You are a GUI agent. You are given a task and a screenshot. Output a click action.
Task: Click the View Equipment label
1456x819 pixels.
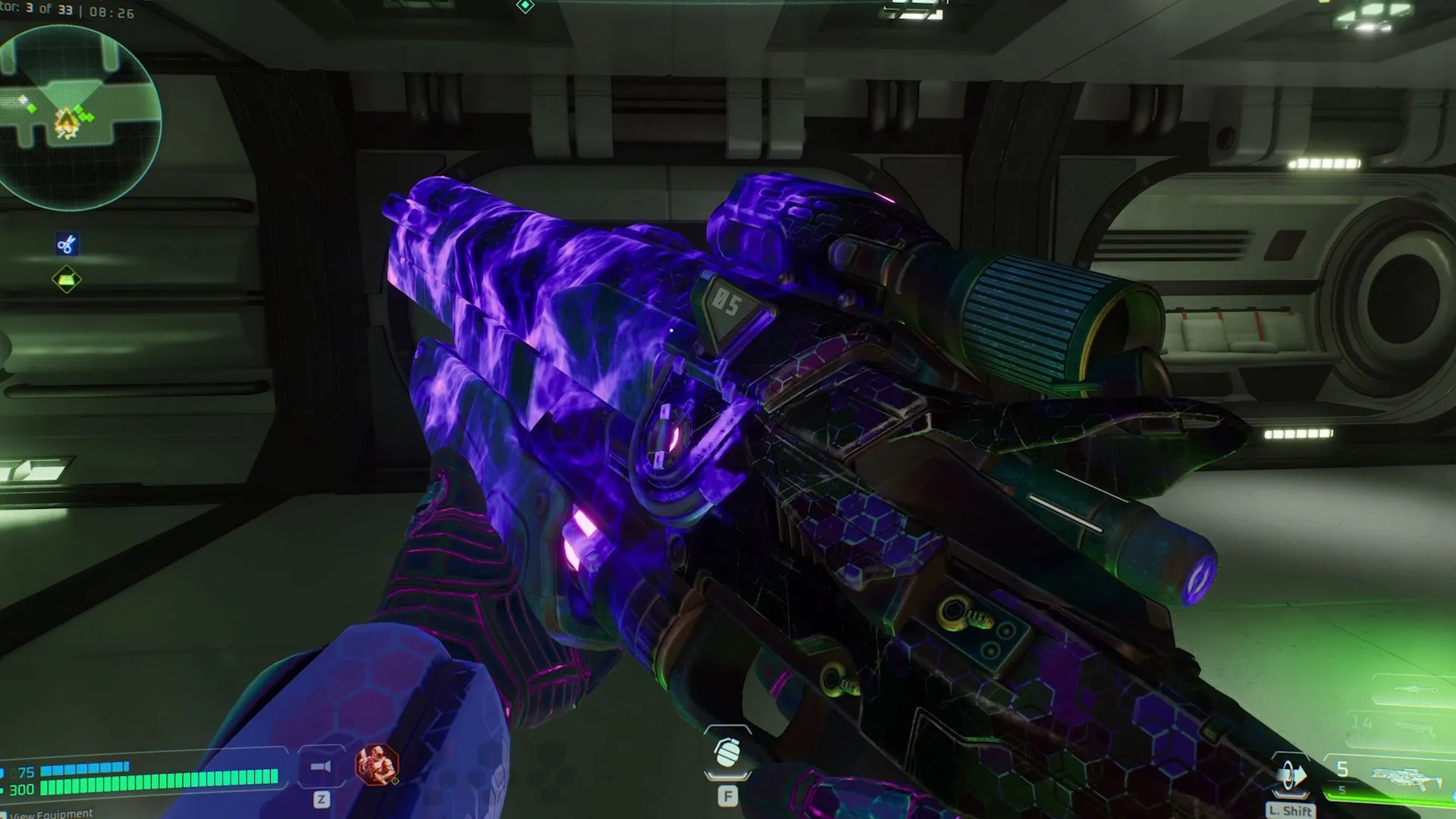pos(52,814)
